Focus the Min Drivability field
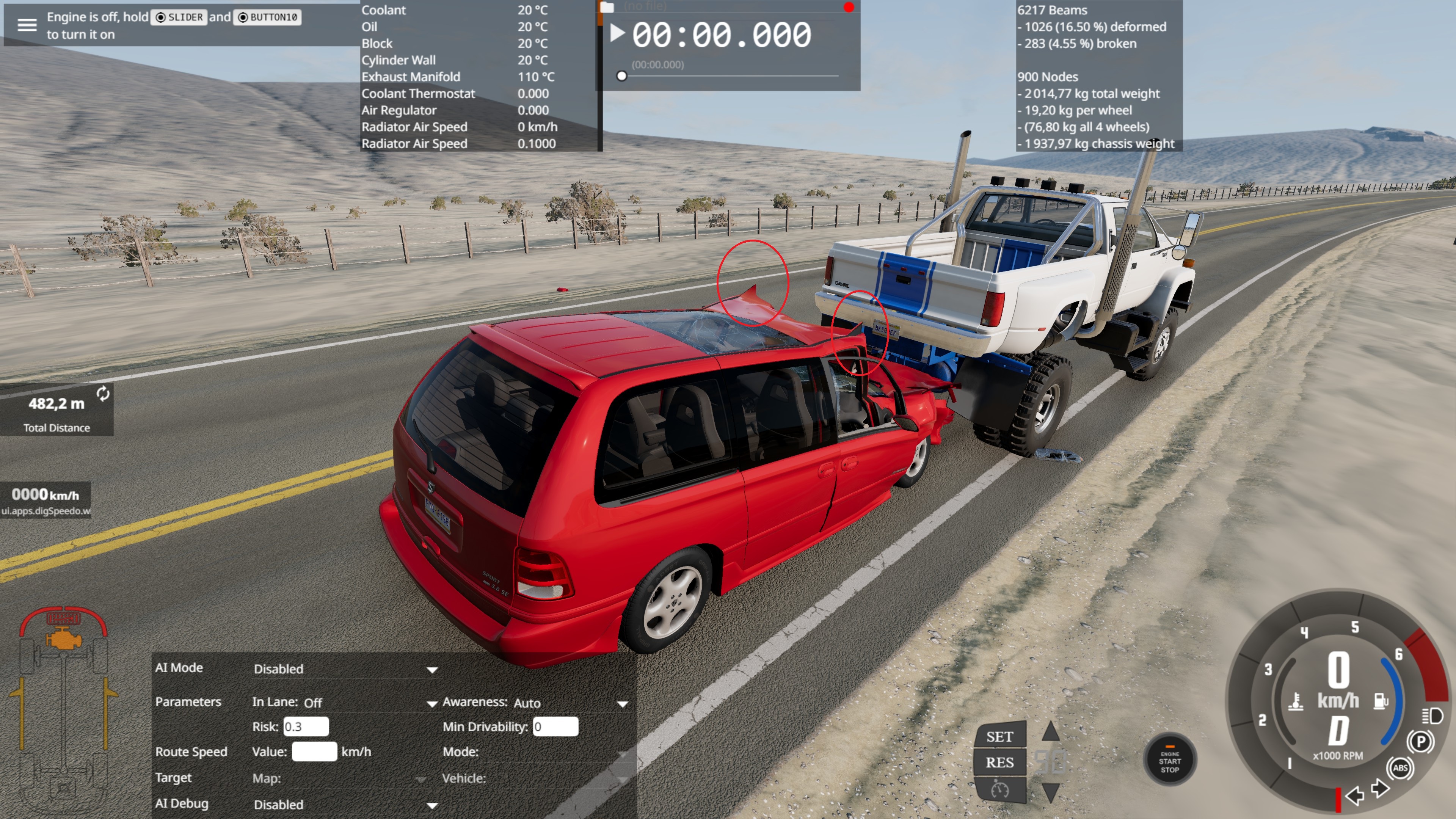Viewport: 1456px width, 819px height. point(555,727)
